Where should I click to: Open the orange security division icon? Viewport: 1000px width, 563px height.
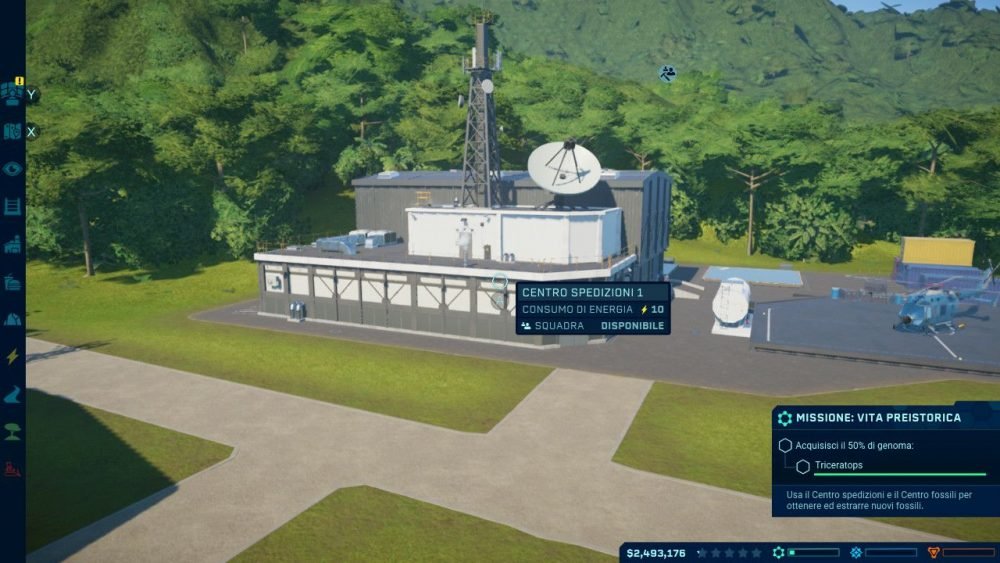coord(934,552)
